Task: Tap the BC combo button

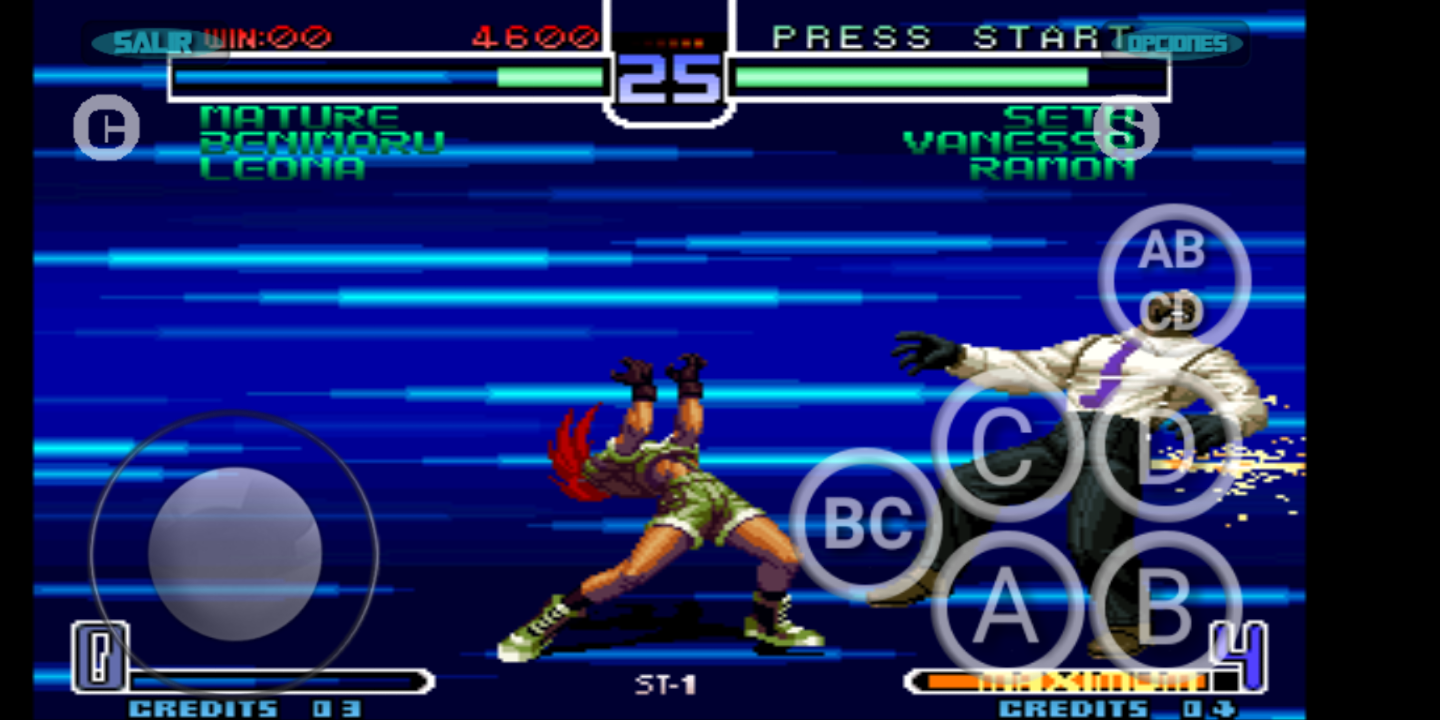Action: click(x=866, y=519)
